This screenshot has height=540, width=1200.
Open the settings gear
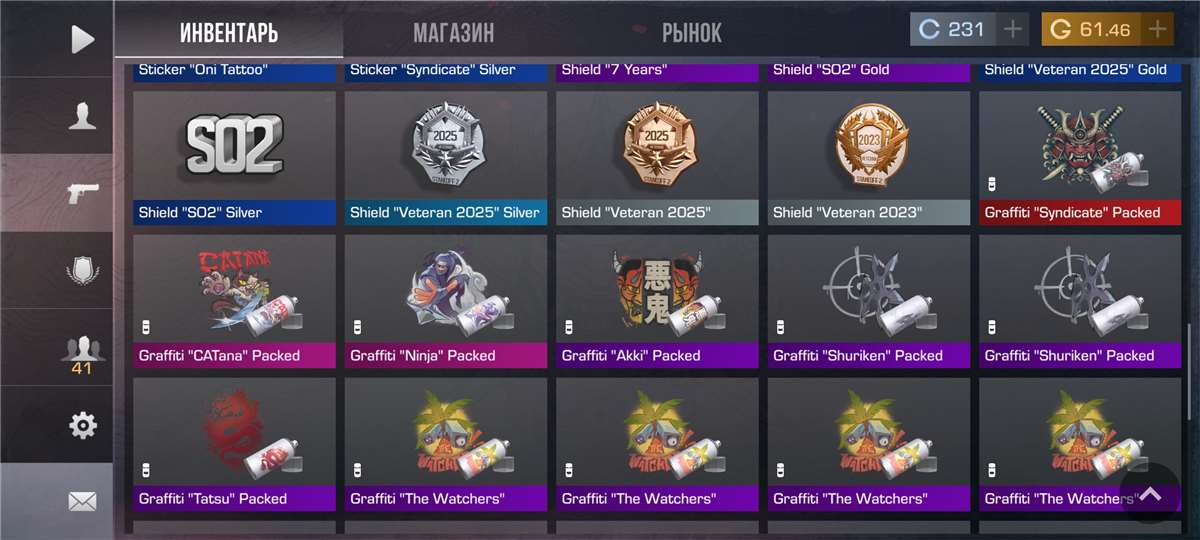pos(82,426)
